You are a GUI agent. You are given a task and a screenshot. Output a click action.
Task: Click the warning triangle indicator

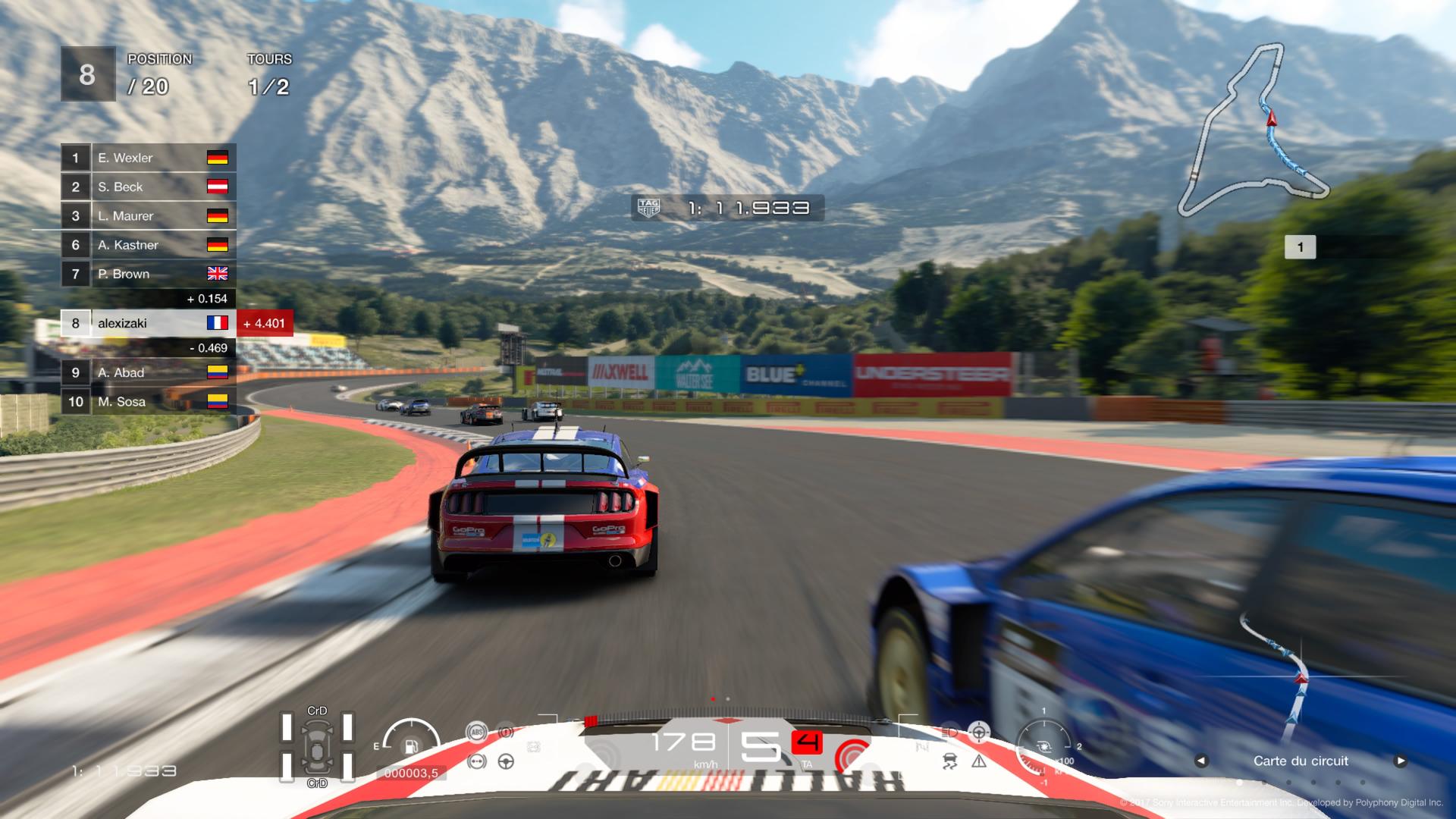979,761
